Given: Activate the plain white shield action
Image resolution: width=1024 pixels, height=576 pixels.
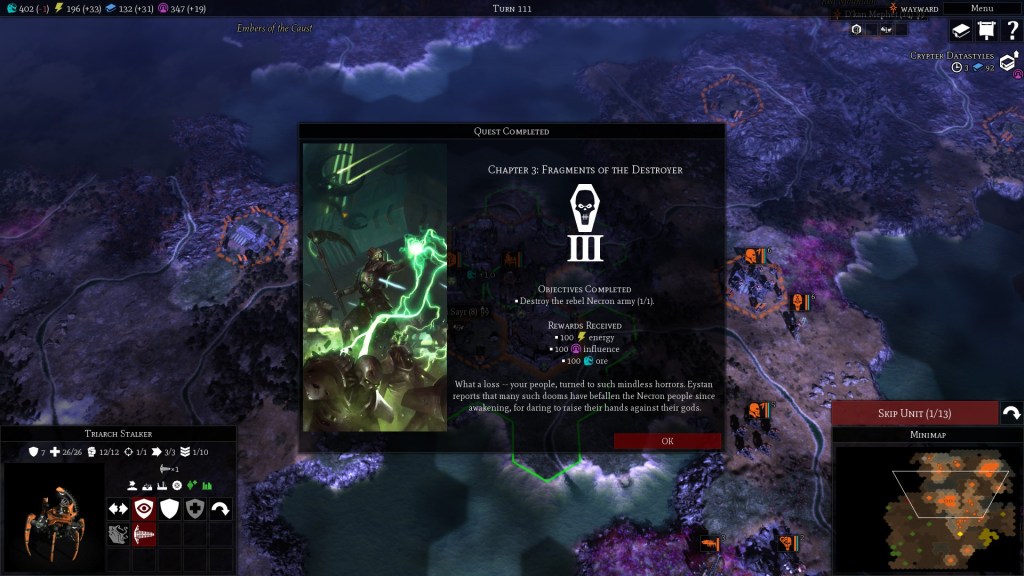Looking at the screenshot, I should 170,509.
